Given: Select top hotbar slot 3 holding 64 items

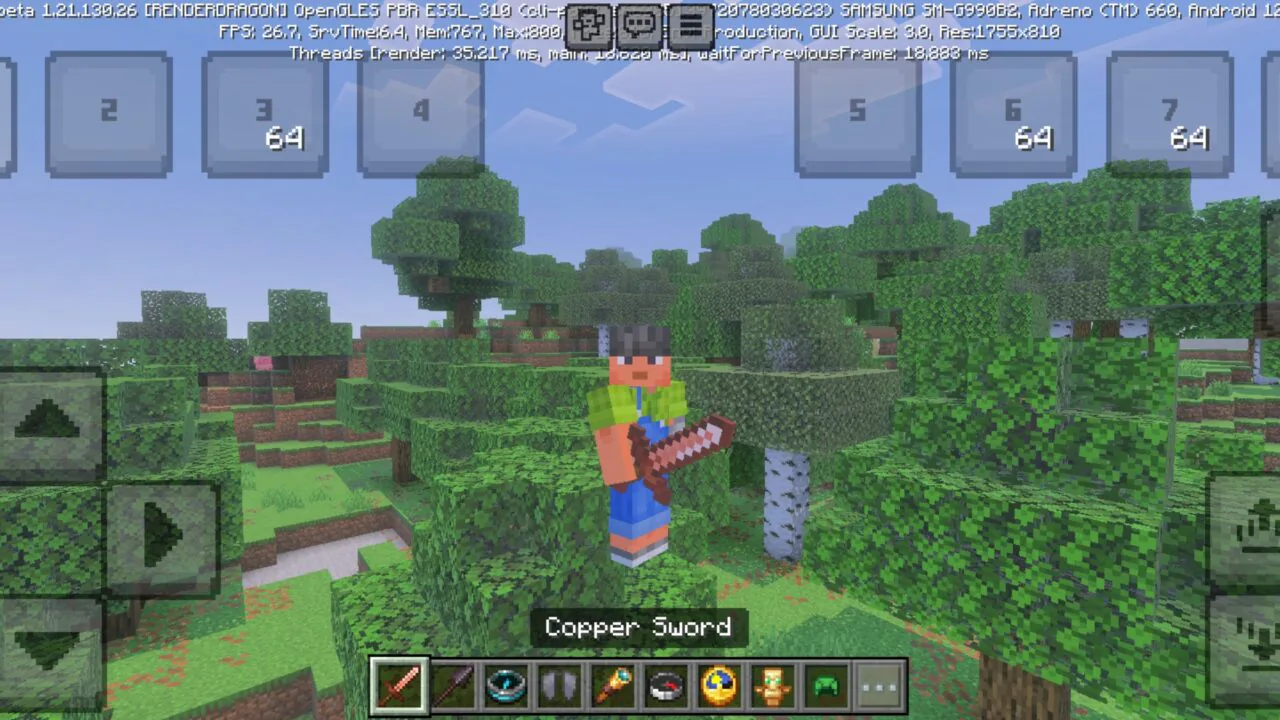Looking at the screenshot, I should (x=264, y=112).
